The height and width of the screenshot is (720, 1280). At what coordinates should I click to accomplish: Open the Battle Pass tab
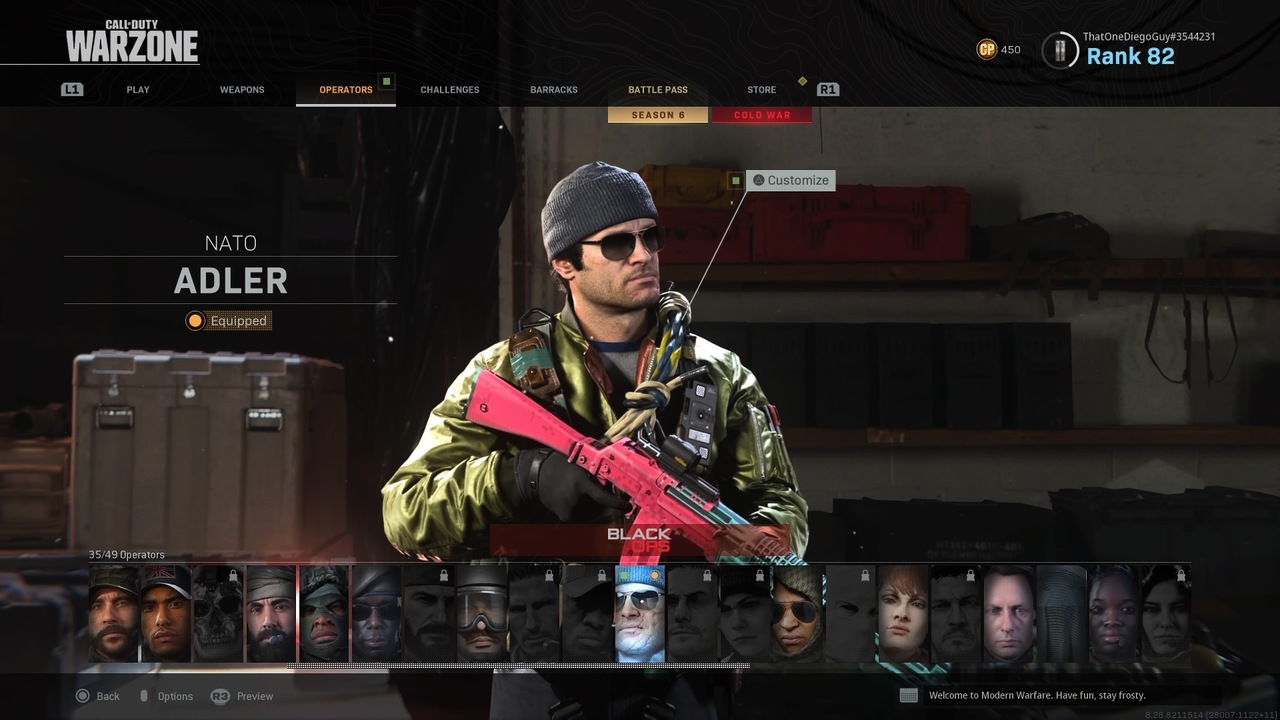coord(657,89)
